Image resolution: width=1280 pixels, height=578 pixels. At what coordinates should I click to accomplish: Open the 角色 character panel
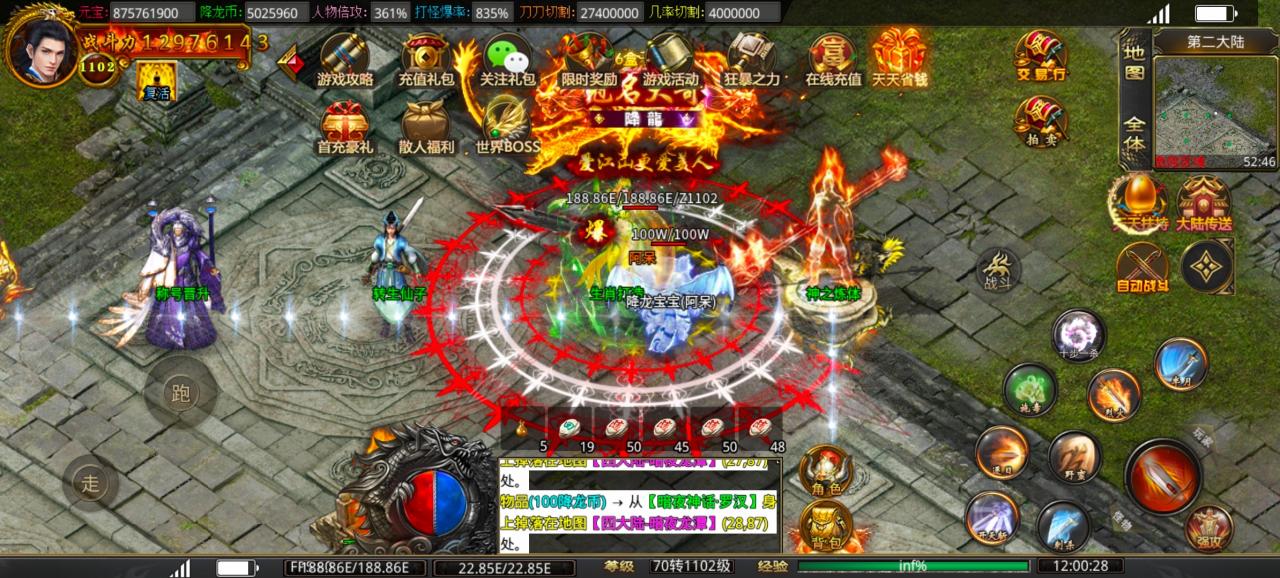[826, 470]
